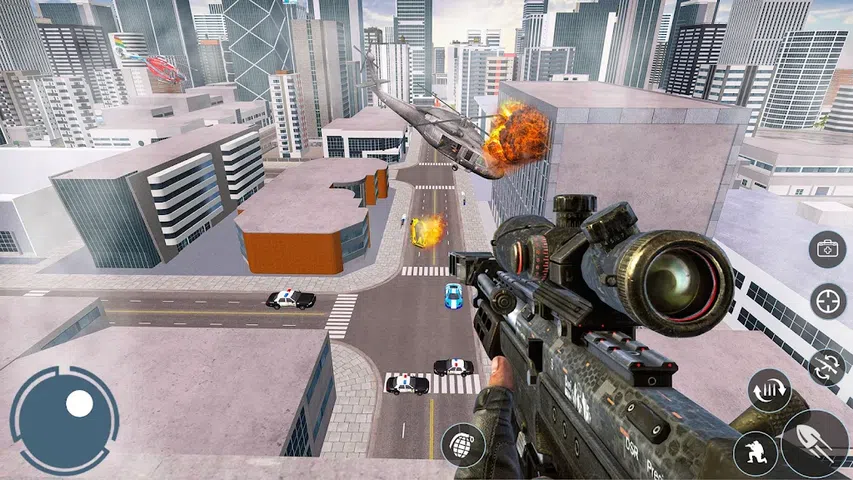Image resolution: width=853 pixels, height=480 pixels.
Task: Tap the switch weapon button
Action: pos(827,366)
